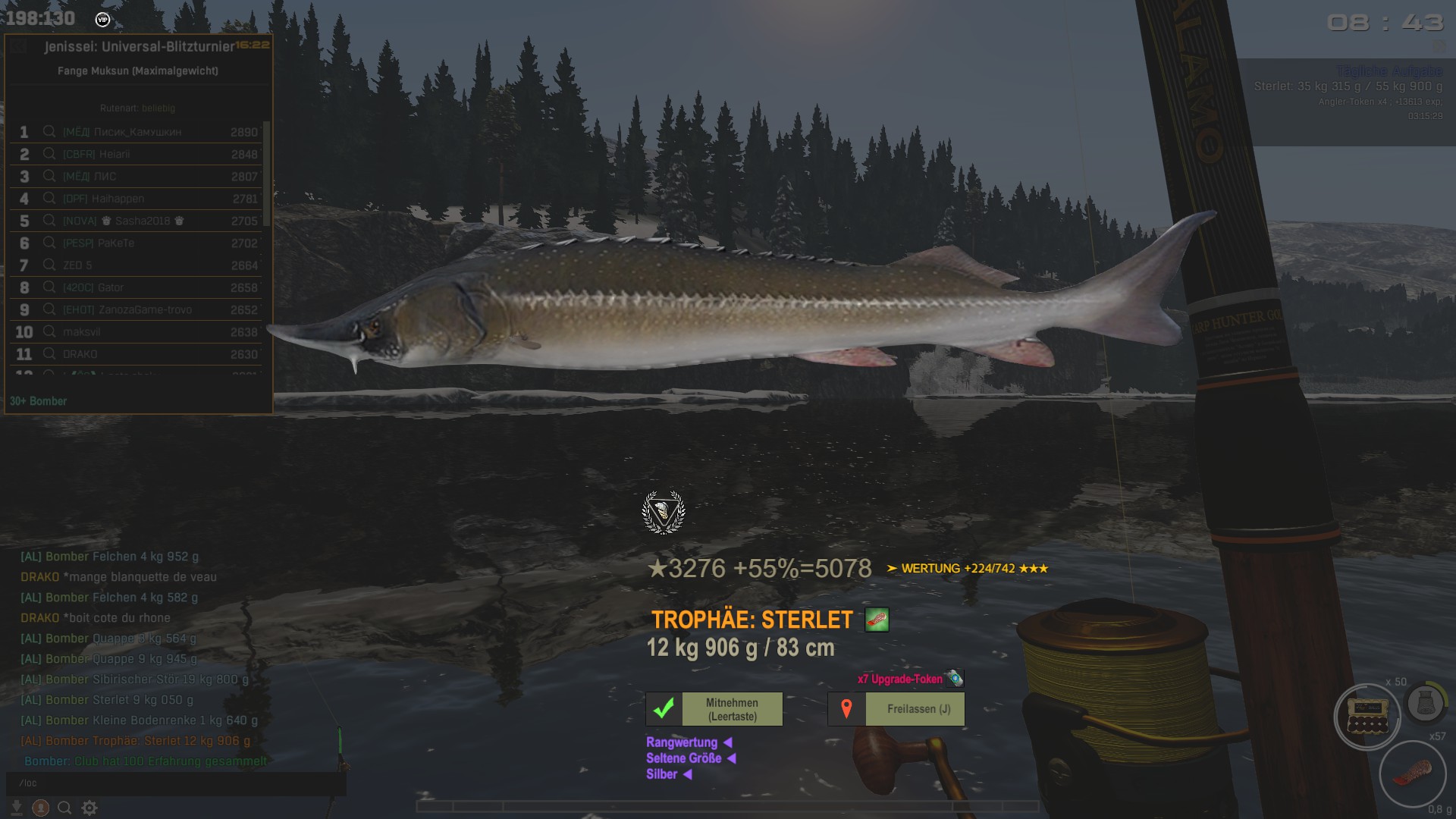Click the chat search magnifier icon
This screenshot has height=819, width=1456.
point(65,808)
